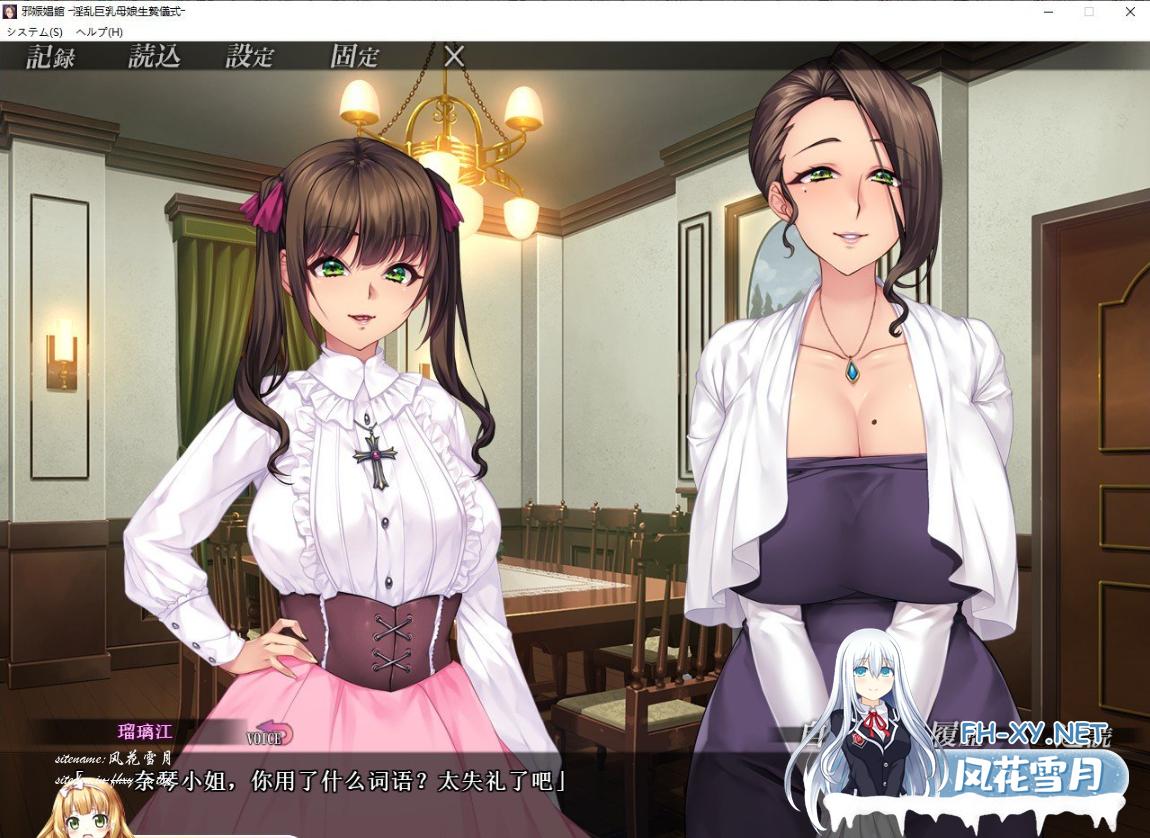
Task: Open the ヘルプ(H) window menu
Action: (x=99, y=32)
